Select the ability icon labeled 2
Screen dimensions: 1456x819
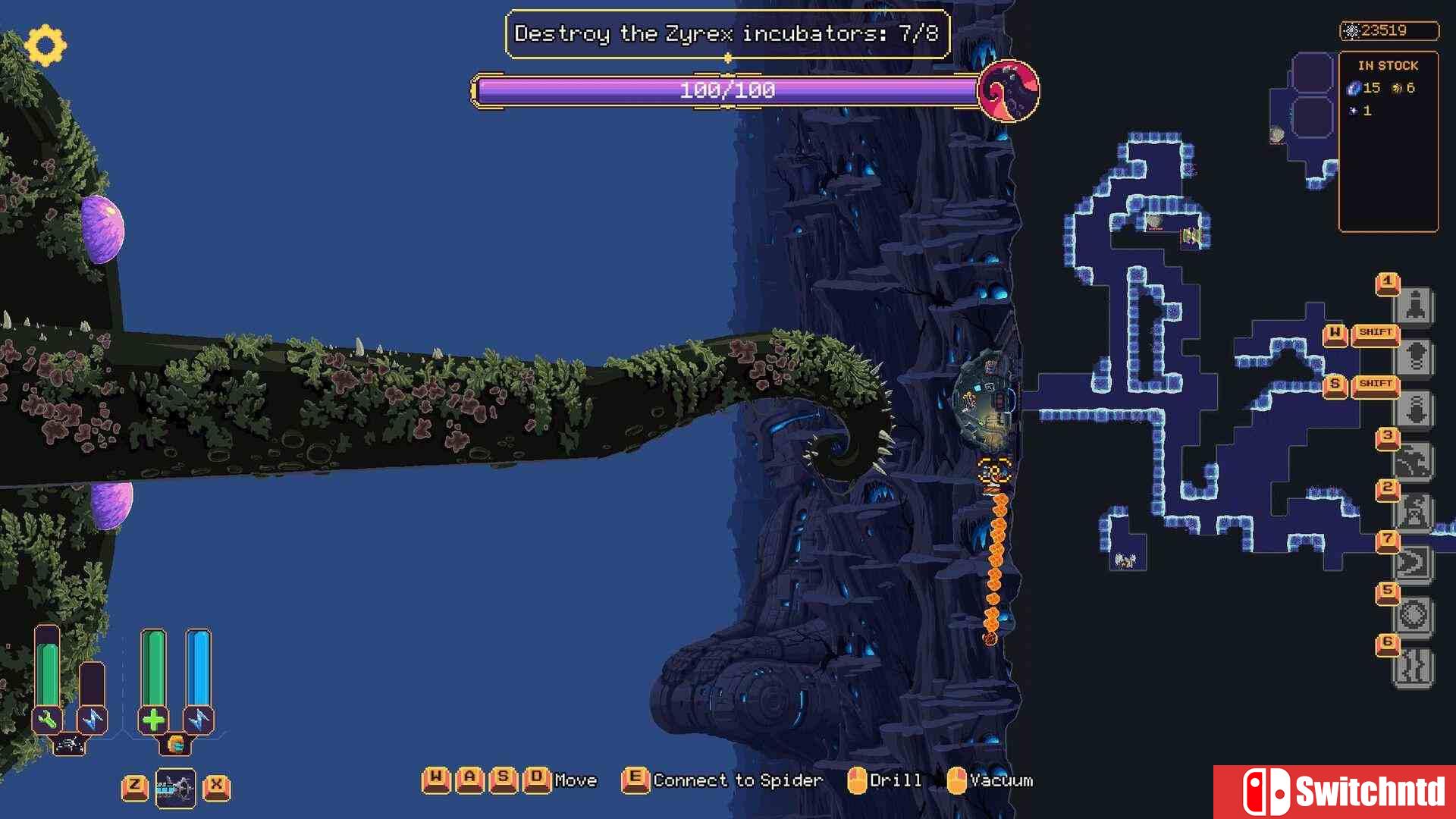point(1414,512)
